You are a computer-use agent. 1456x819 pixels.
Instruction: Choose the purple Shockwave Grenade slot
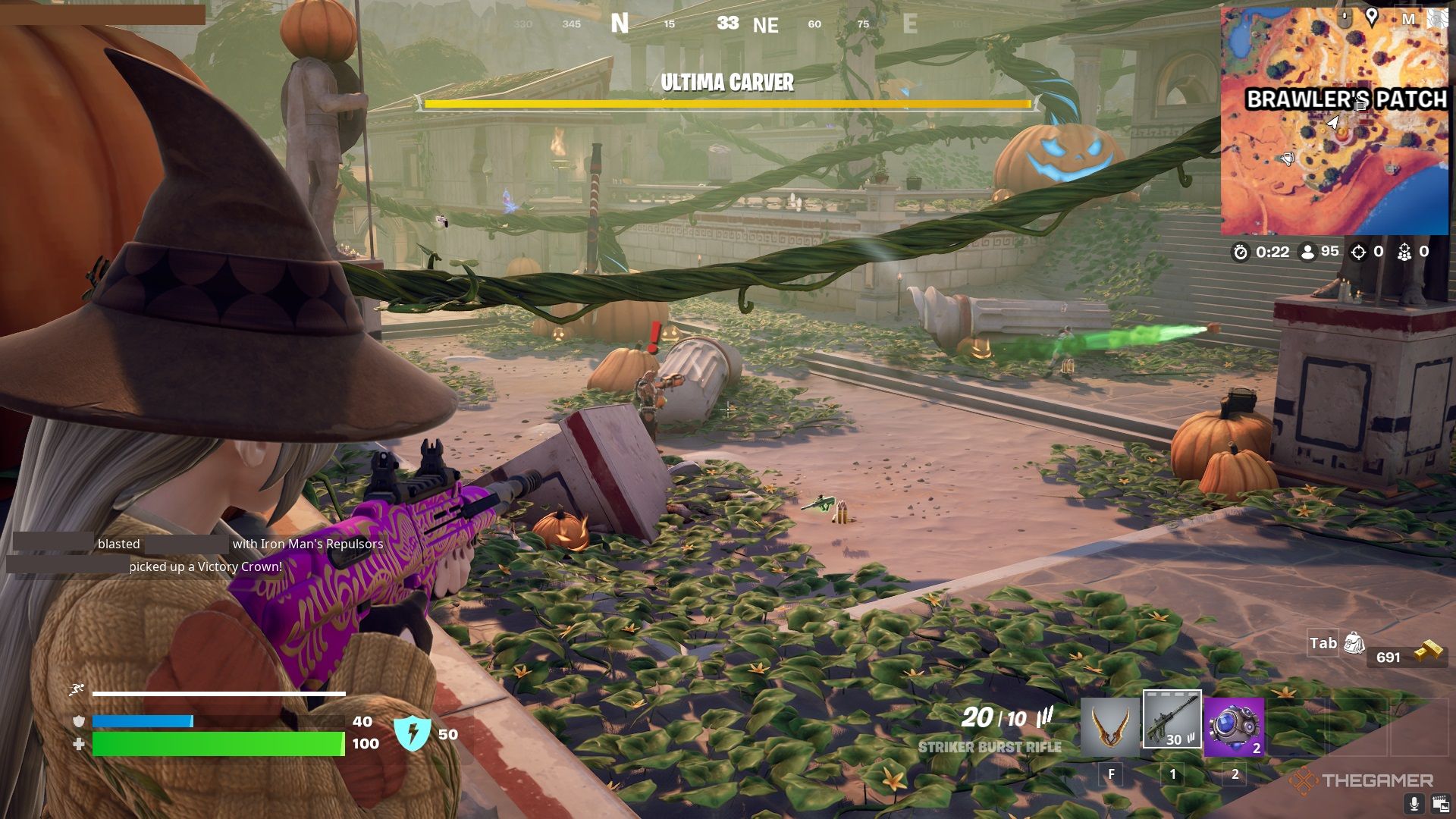[1234, 726]
